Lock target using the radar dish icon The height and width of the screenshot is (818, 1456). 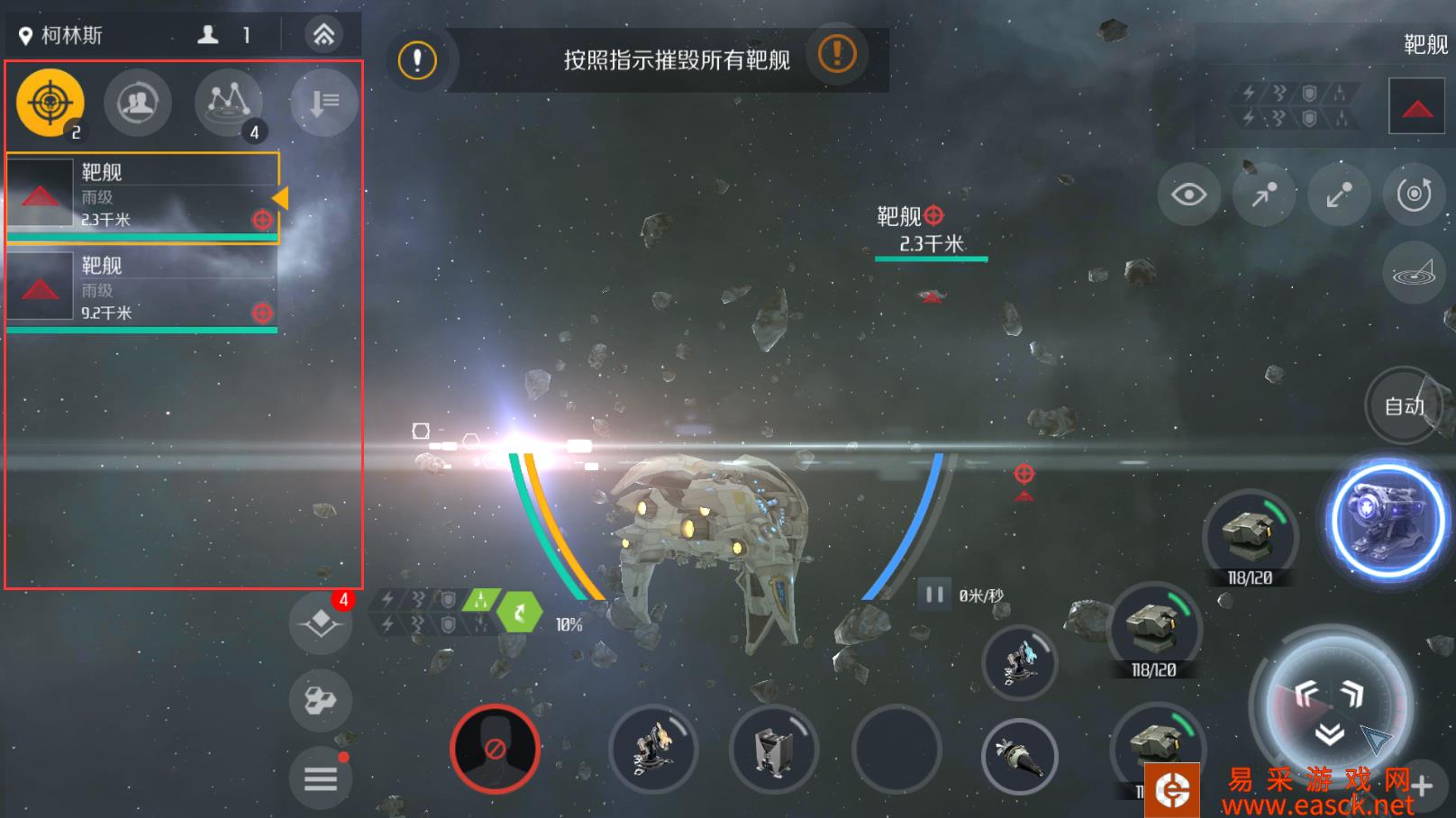[1413, 272]
